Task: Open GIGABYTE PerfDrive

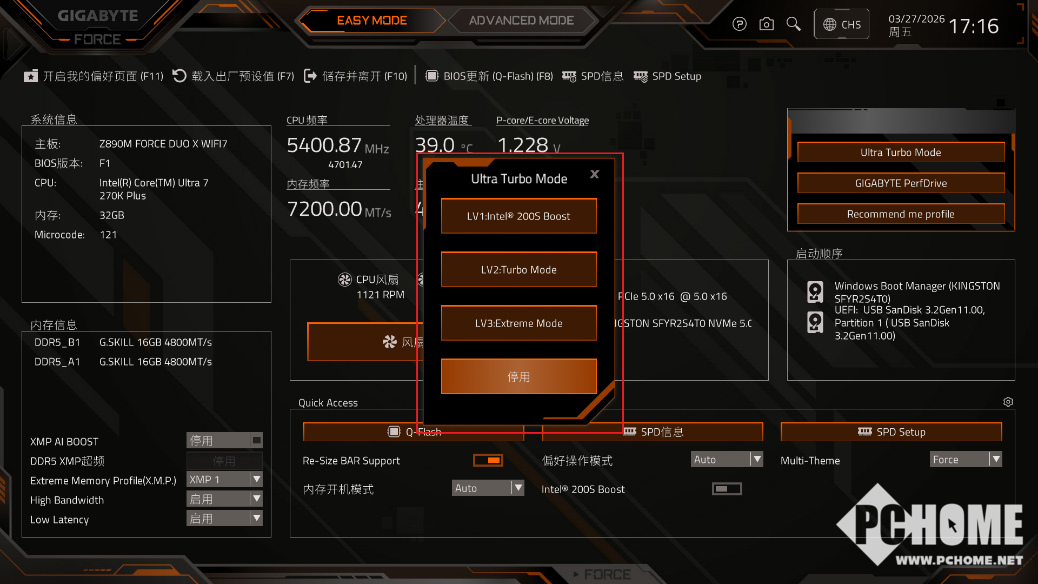Action: tap(900, 183)
